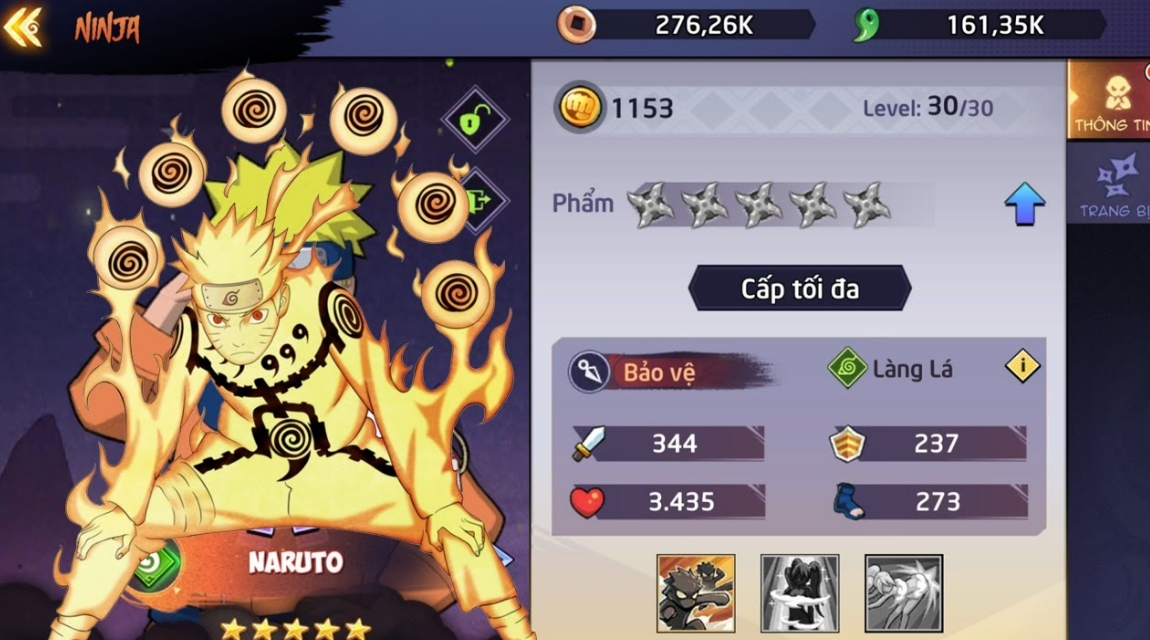Screen dimensions: 1150x640
Task: Show details with the yellow info icon
Action: coord(1022,367)
